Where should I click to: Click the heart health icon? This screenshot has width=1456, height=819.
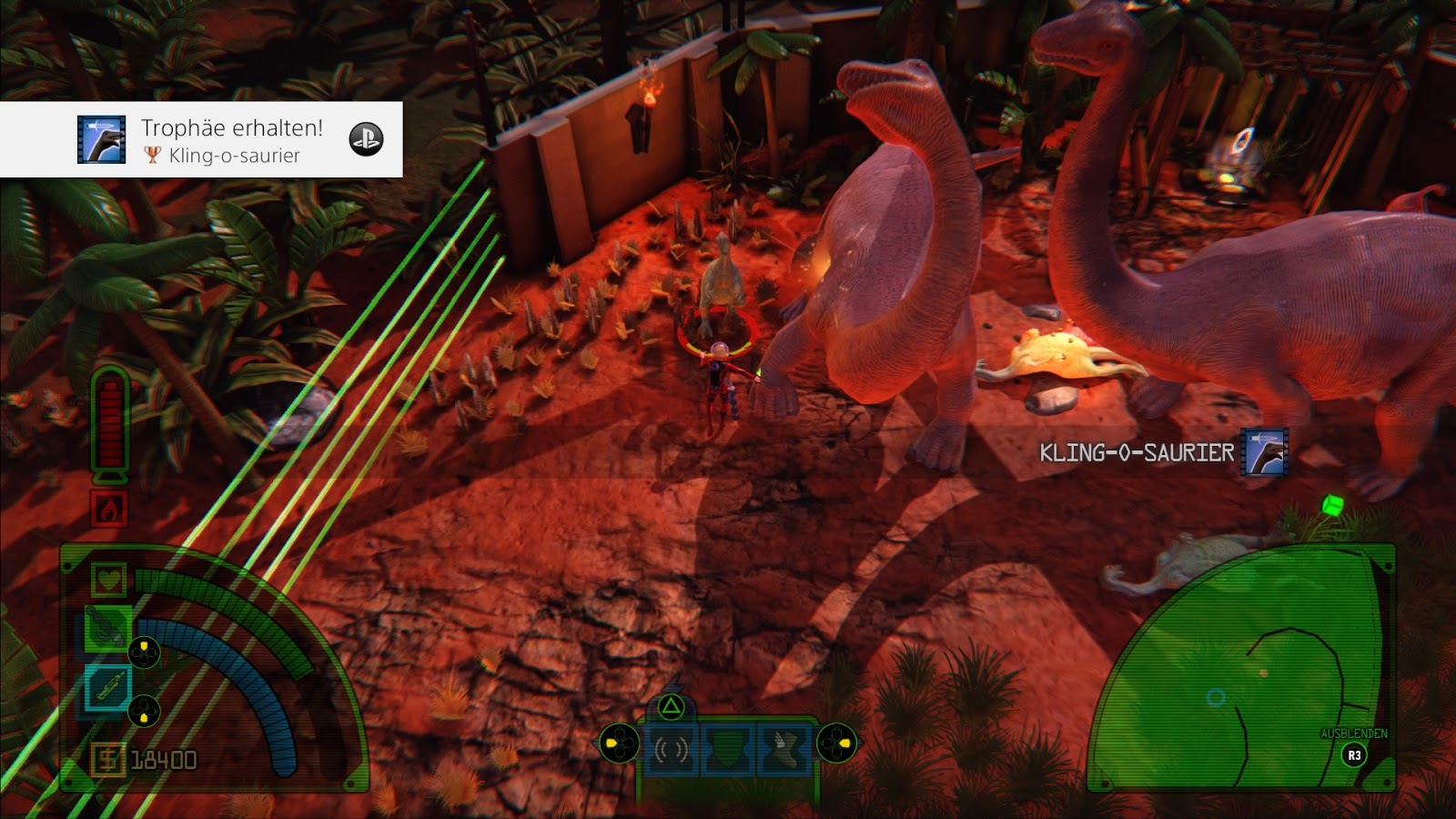pyautogui.click(x=108, y=579)
